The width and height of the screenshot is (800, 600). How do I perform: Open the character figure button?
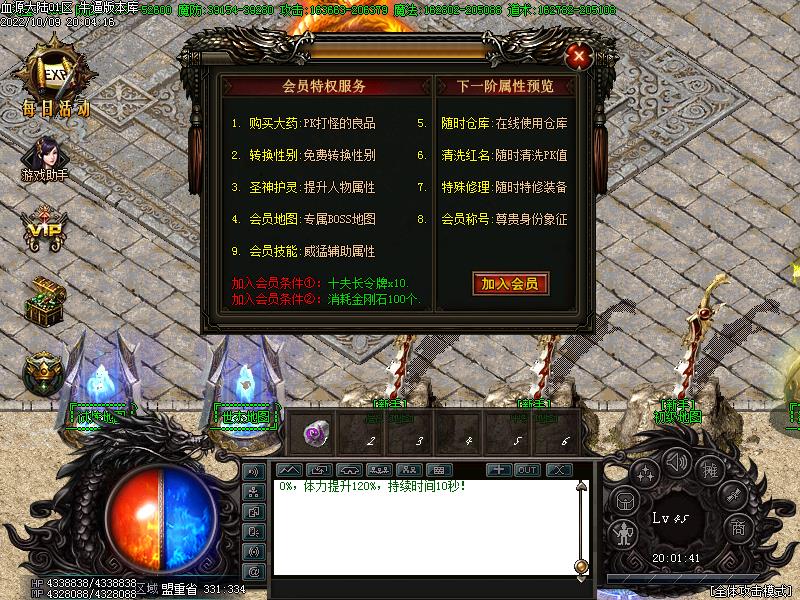(624, 532)
